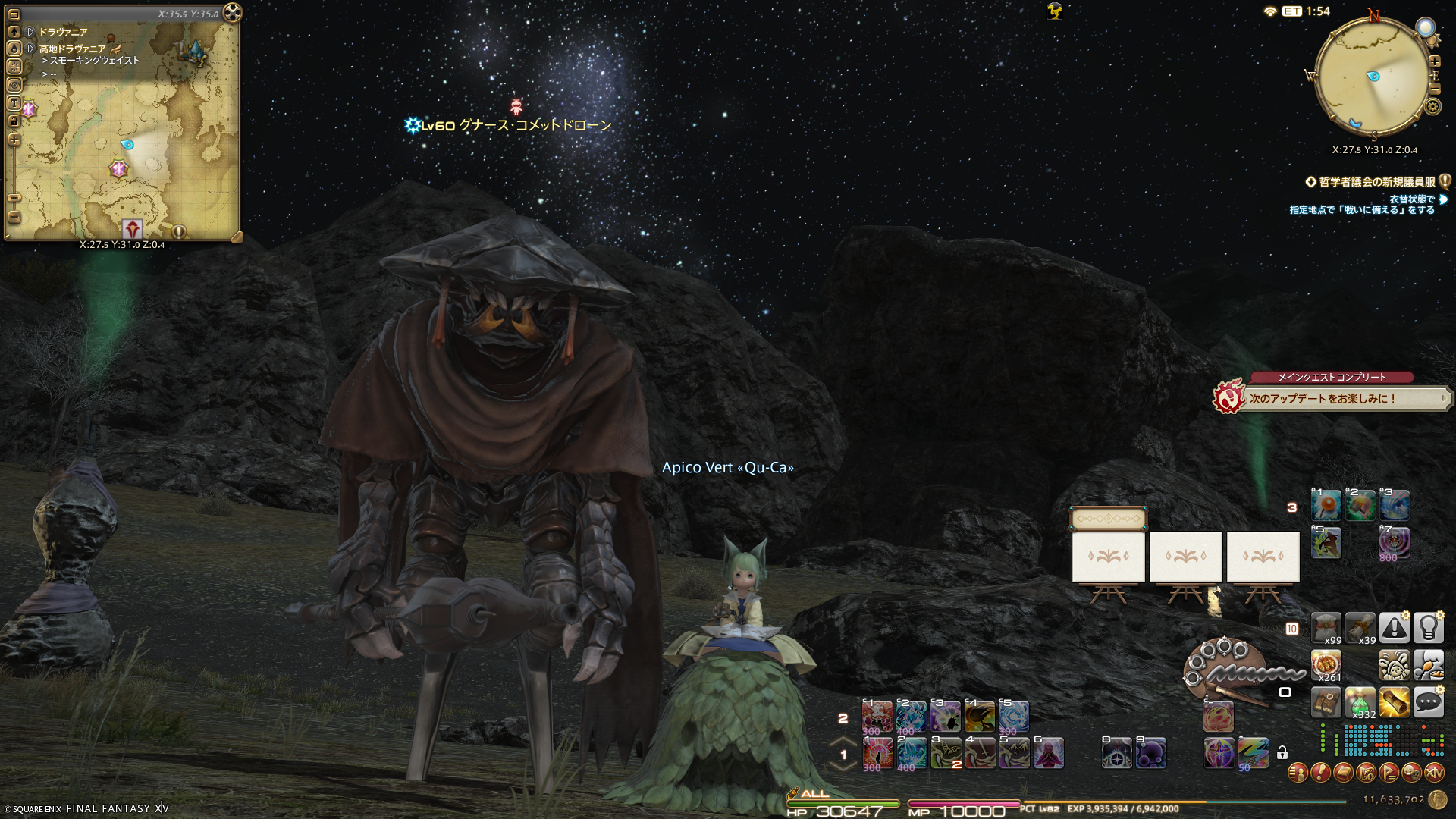This screenshot has height=819, width=1456.
Task: Open the XIV system menu button
Action: (1434, 773)
